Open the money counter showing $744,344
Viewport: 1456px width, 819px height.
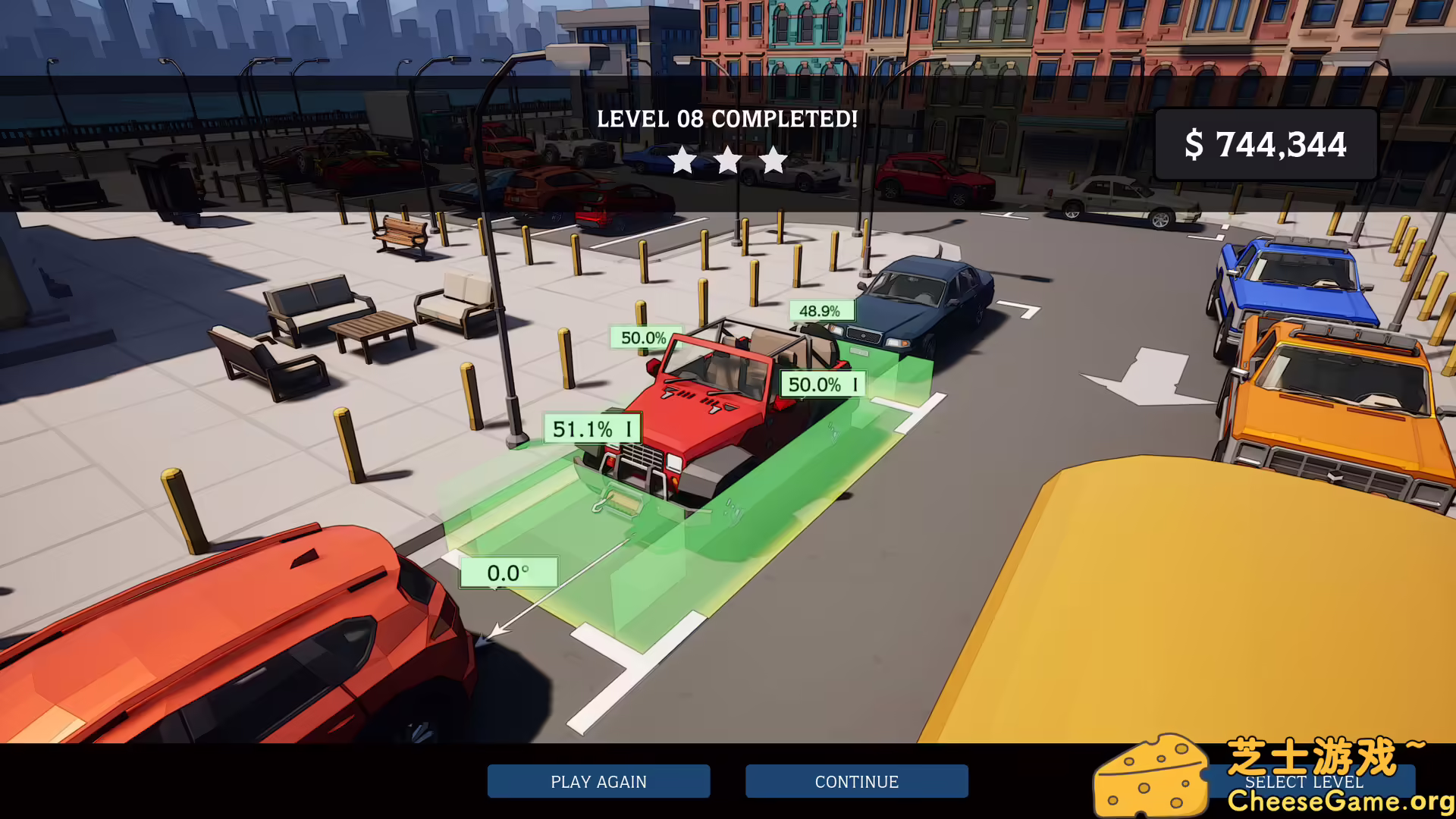click(1266, 143)
